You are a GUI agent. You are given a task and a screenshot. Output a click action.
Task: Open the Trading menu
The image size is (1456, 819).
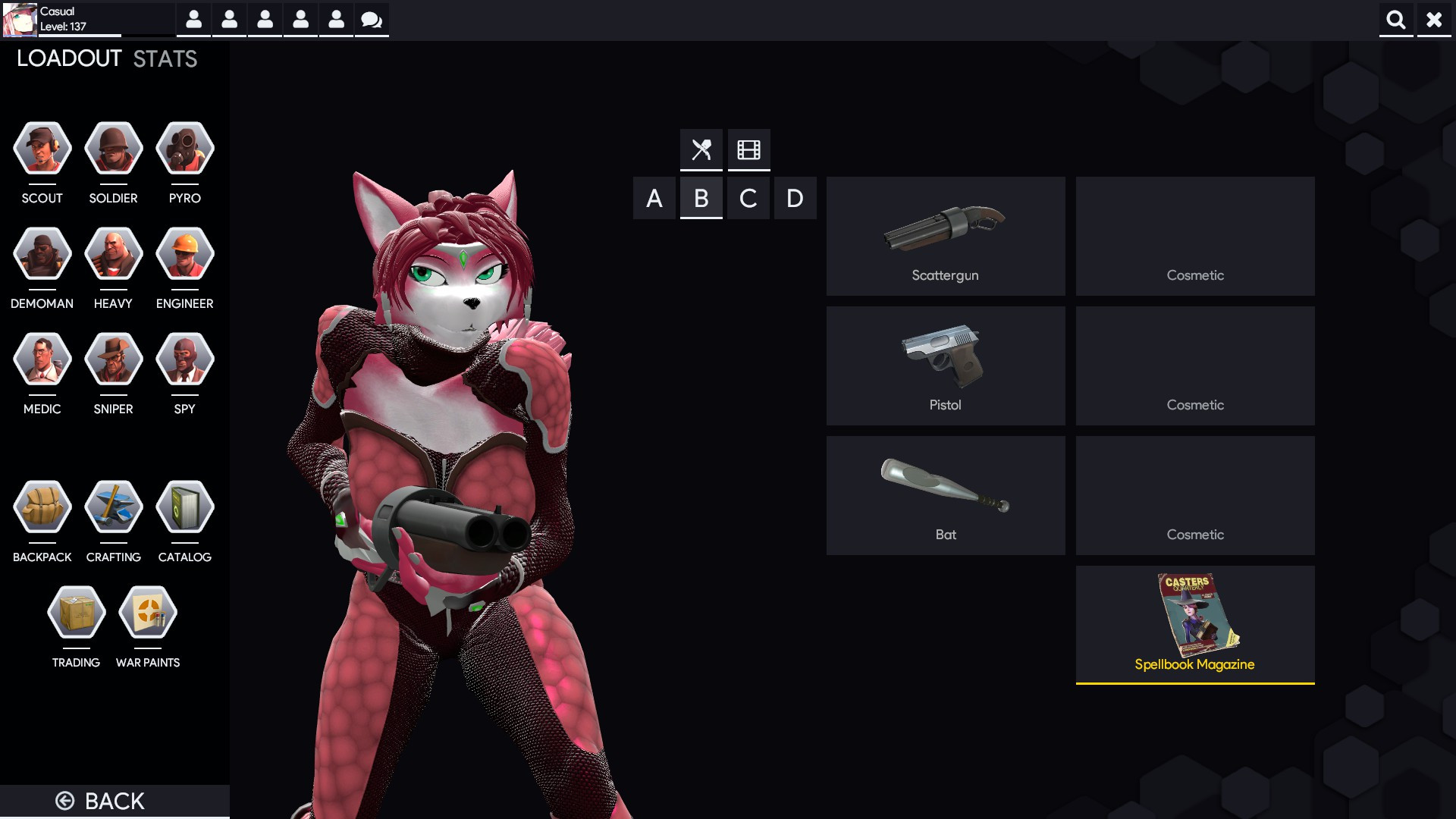(76, 612)
